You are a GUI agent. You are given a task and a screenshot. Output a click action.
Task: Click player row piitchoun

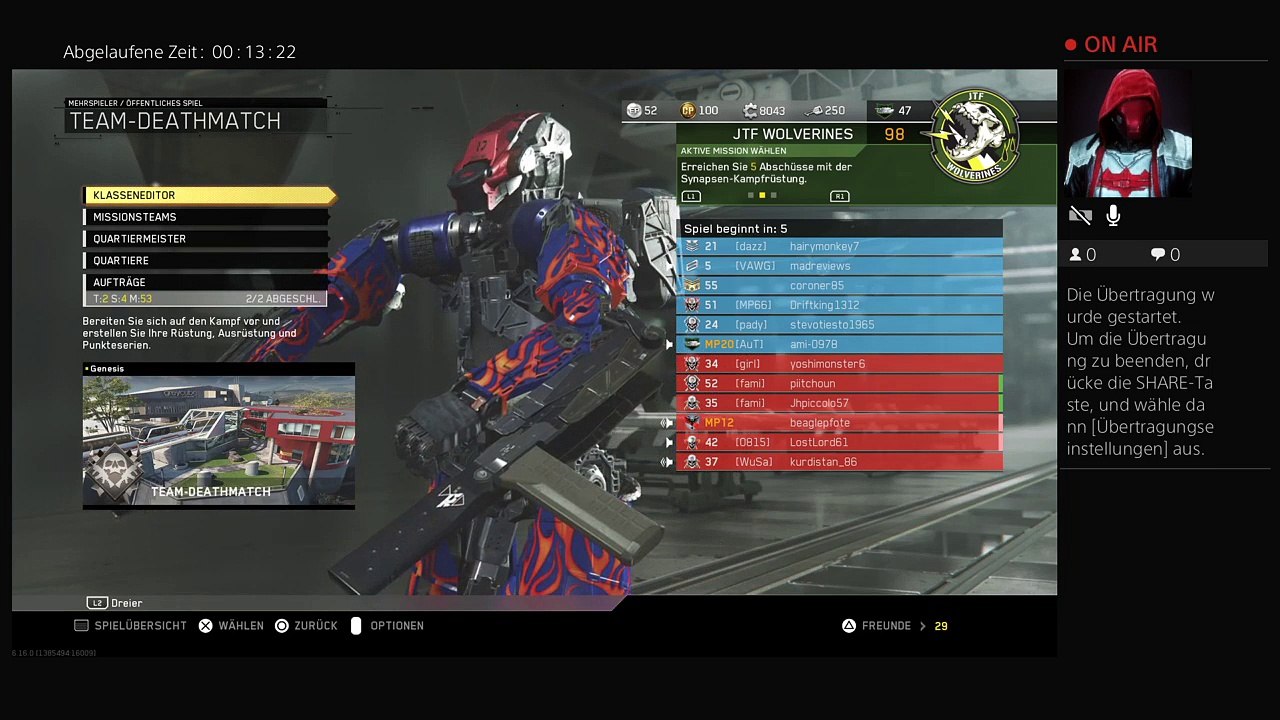click(x=840, y=383)
